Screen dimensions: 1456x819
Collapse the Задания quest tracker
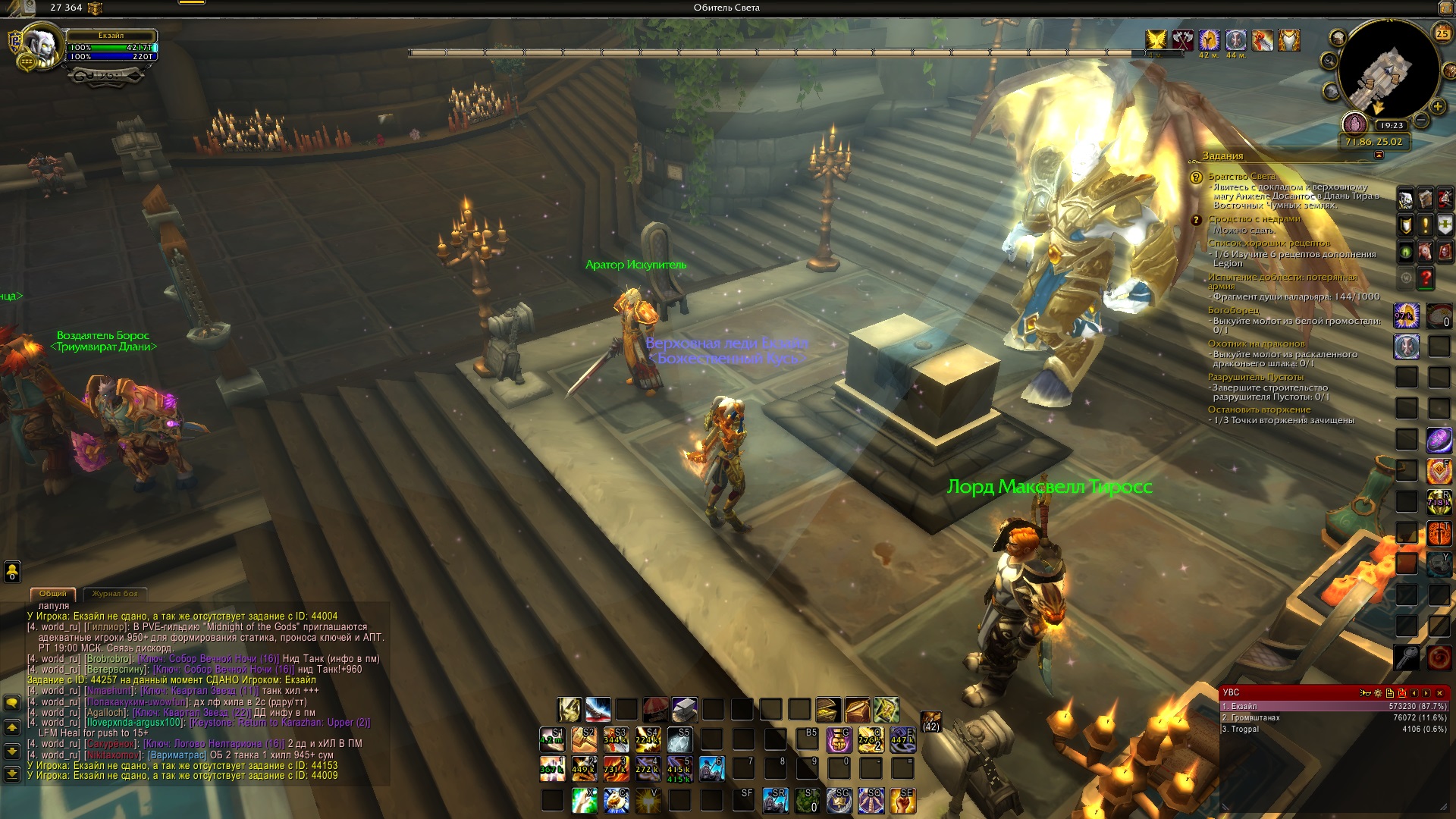click(x=1379, y=155)
